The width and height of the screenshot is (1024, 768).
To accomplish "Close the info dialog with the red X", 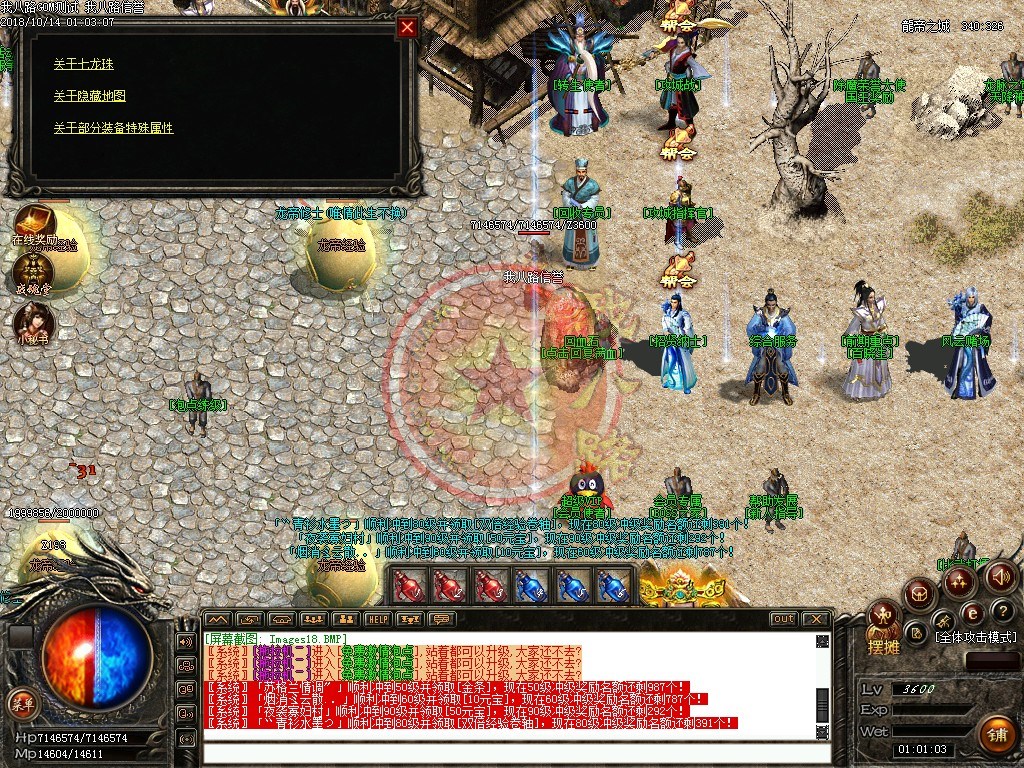I will (407, 28).
